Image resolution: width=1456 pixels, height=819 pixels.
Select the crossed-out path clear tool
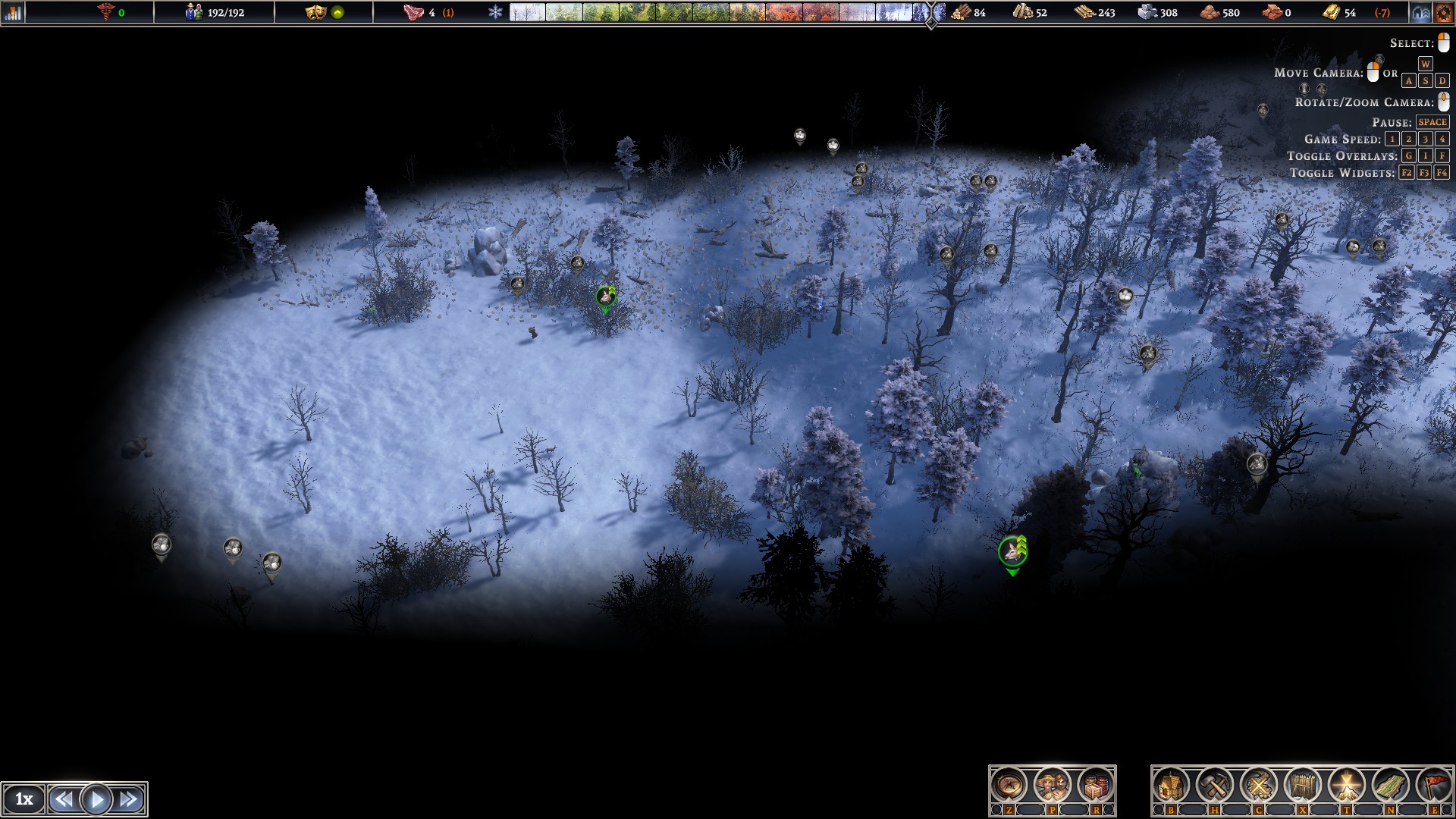click(x=1259, y=786)
